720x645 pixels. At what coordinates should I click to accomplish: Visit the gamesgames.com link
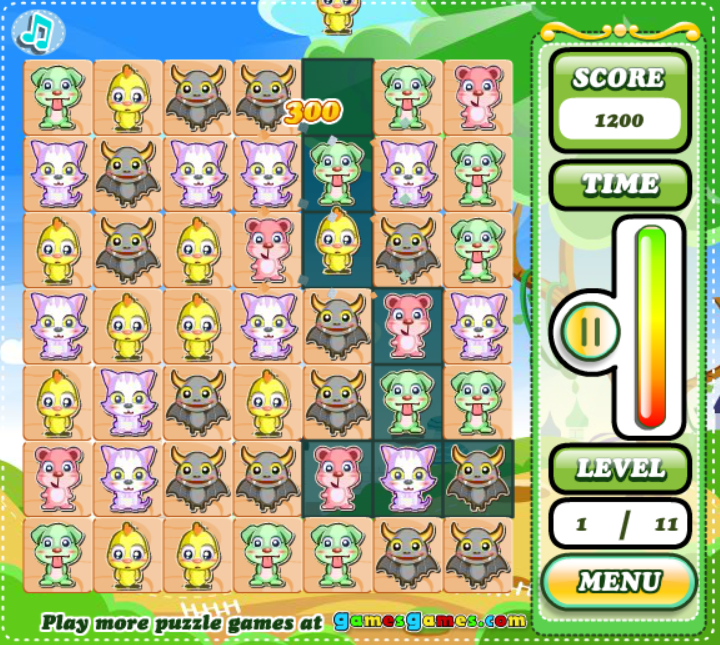(430, 621)
